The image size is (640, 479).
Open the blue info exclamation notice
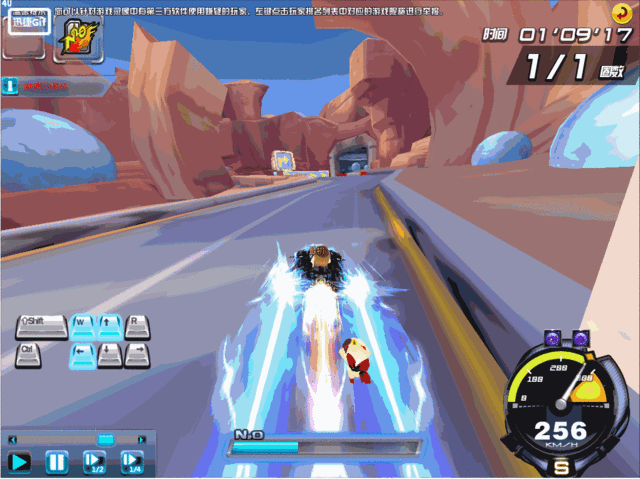(x=10, y=87)
